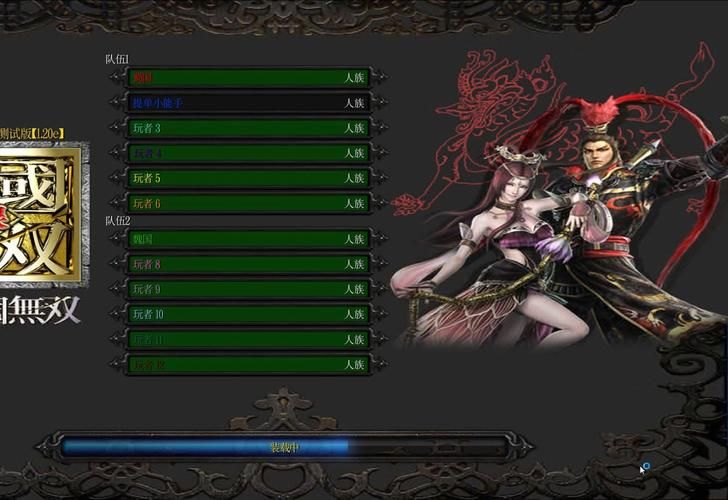The image size is (728, 500).
Task: Choose the 玩者 5 player row
Action: [x=247, y=178]
